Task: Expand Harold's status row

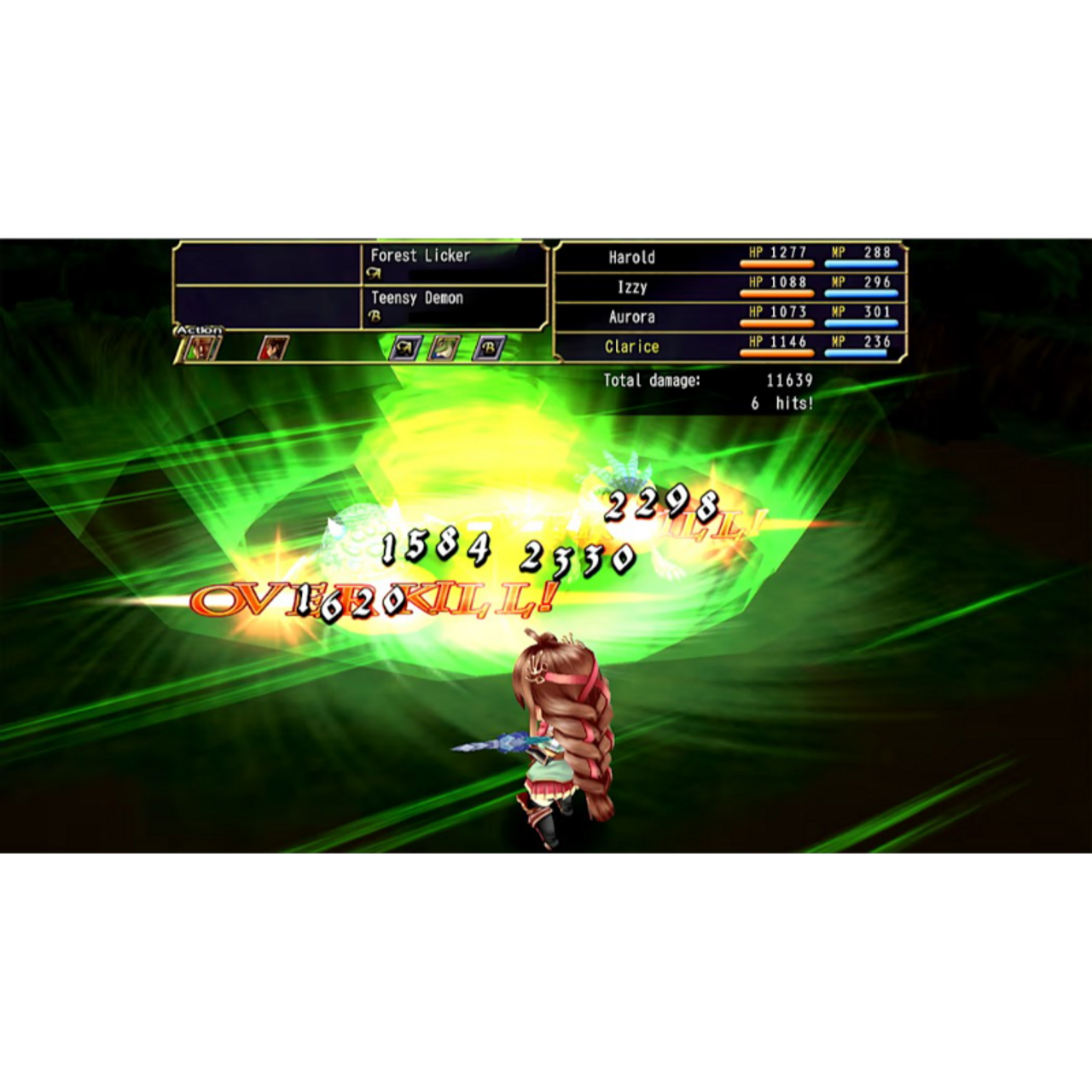Action: [744, 258]
